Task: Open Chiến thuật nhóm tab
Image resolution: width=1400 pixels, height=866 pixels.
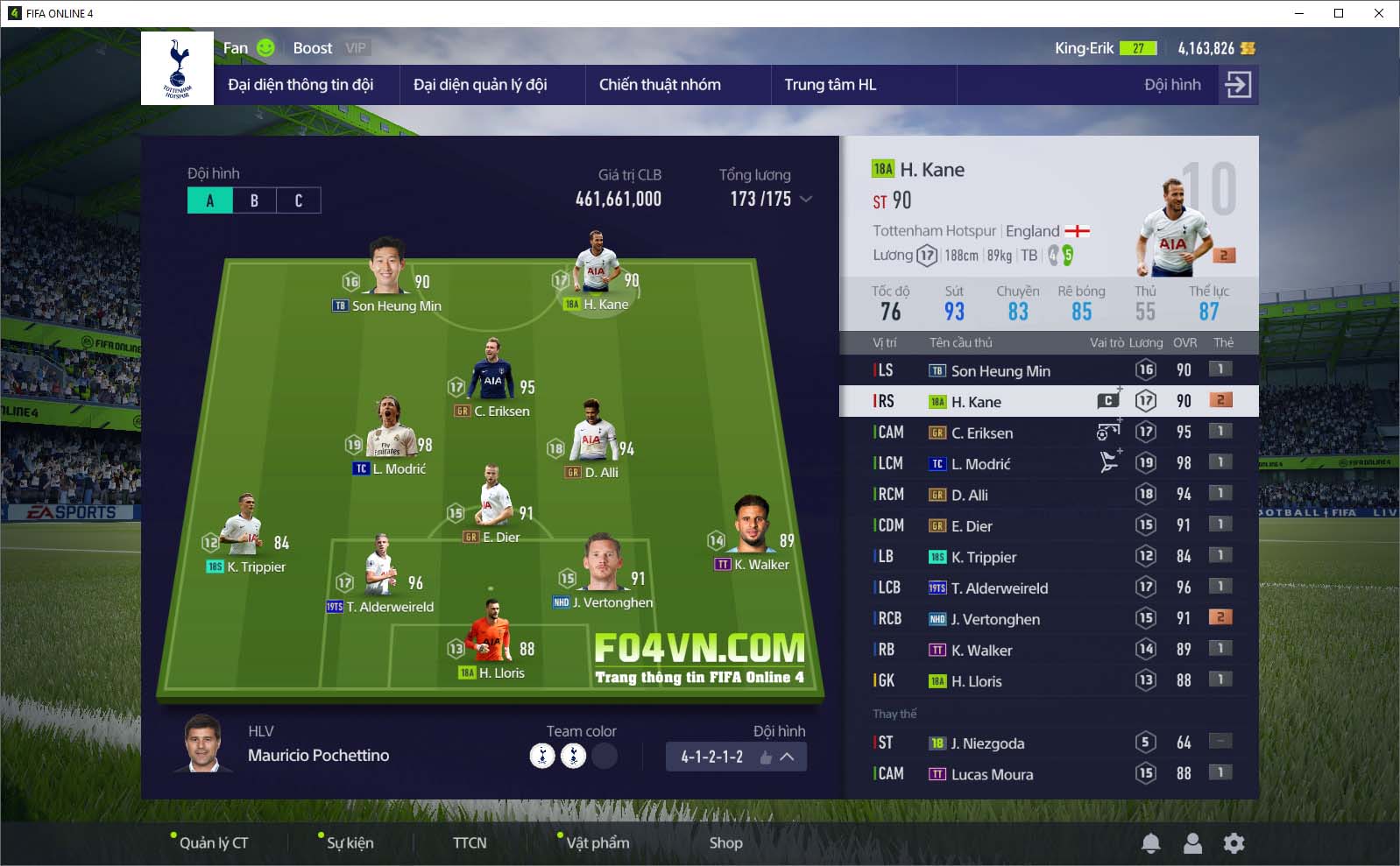Action: coord(660,85)
